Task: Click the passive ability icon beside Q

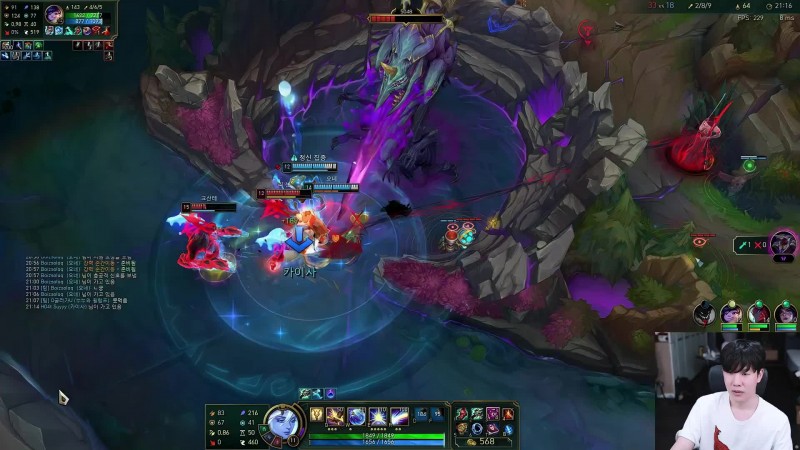Action: (316, 415)
